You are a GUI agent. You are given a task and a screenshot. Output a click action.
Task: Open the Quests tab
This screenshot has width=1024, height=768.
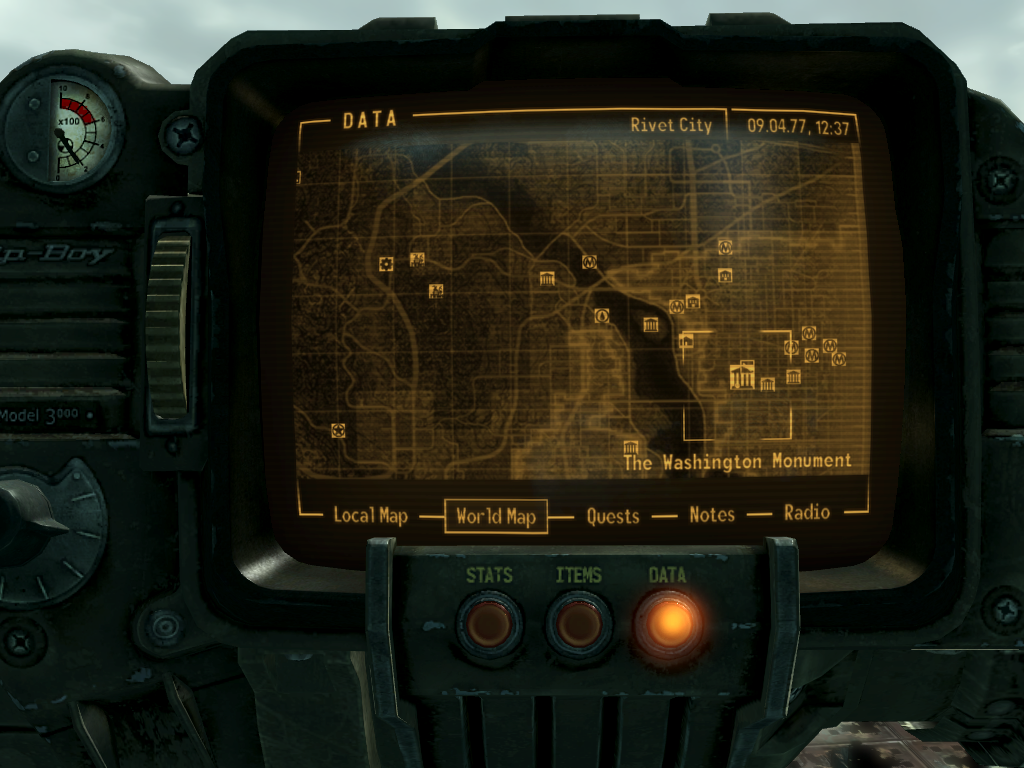click(x=612, y=515)
